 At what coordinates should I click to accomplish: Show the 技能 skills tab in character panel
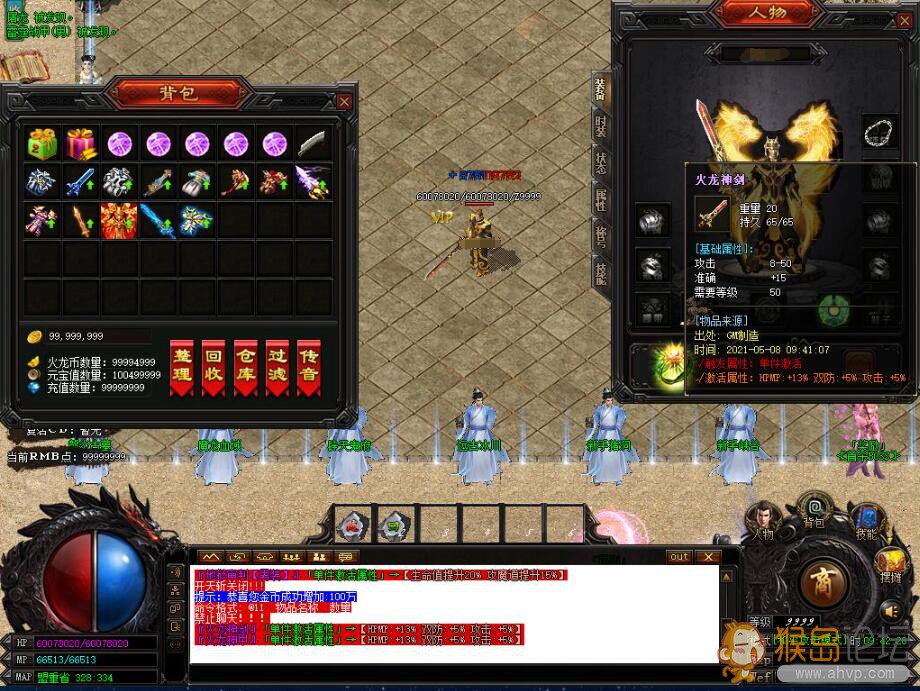coord(600,272)
